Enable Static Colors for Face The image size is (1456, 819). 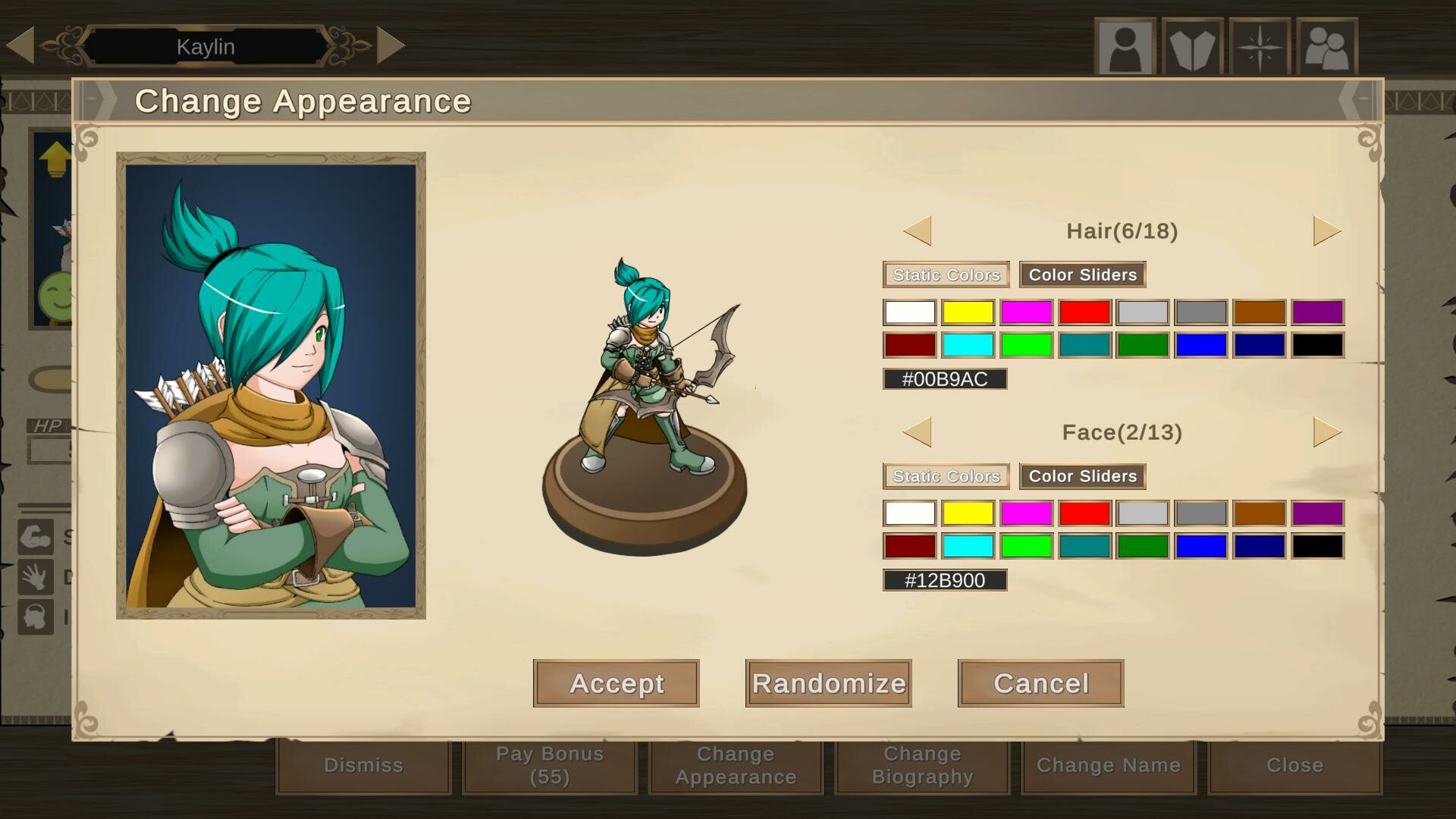pos(946,475)
